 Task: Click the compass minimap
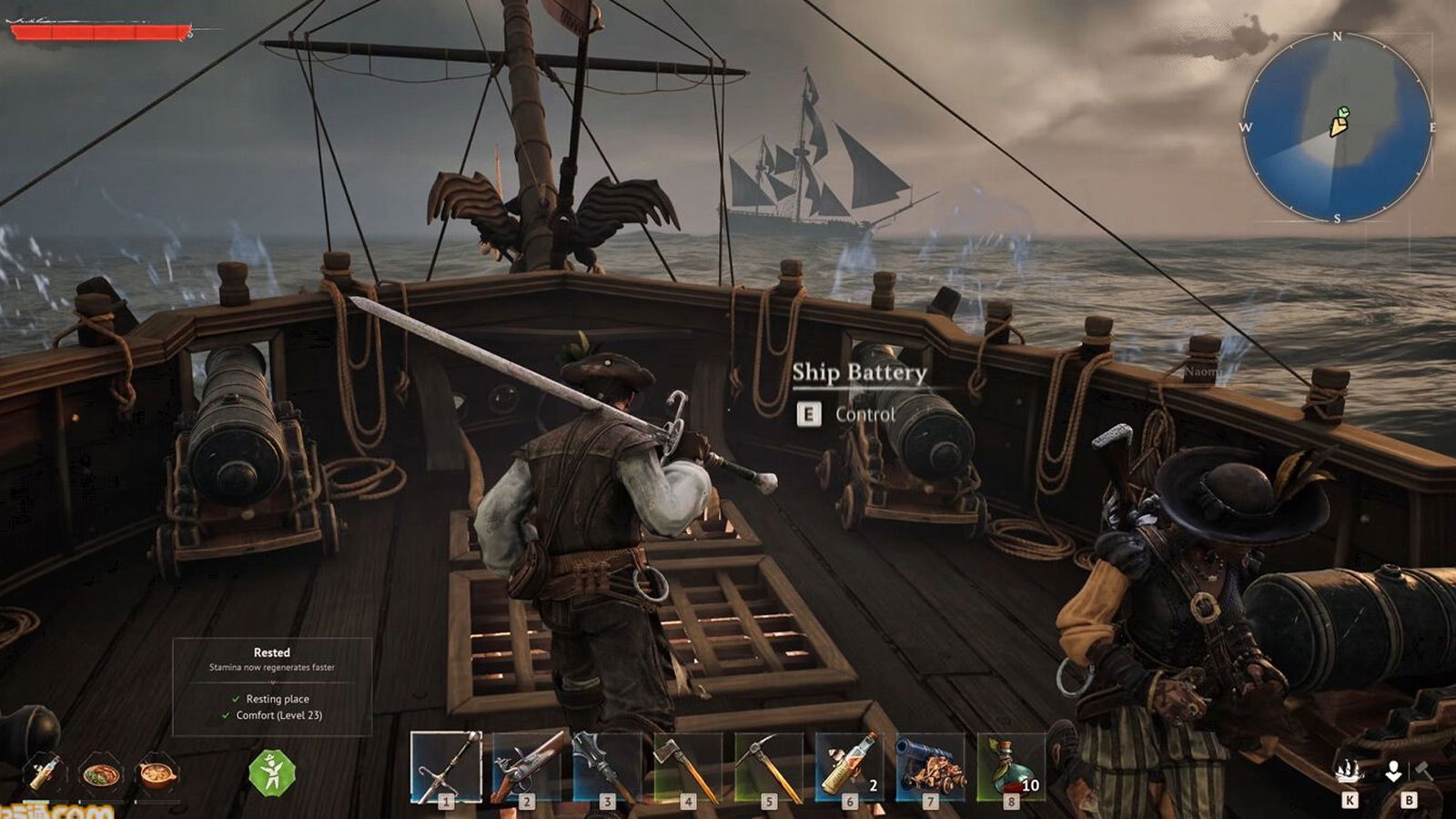[x=1337, y=127]
